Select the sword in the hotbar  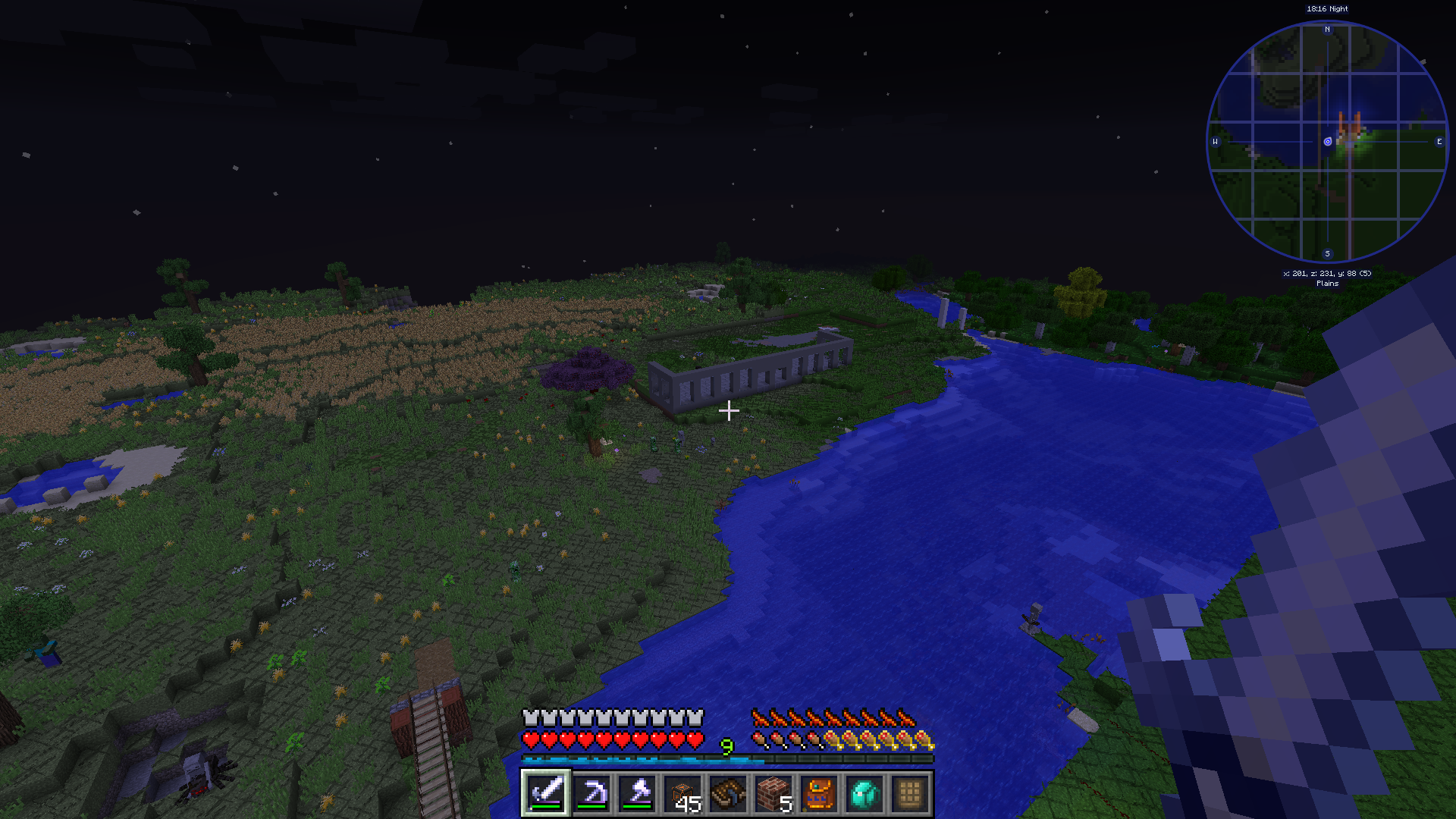[546, 793]
